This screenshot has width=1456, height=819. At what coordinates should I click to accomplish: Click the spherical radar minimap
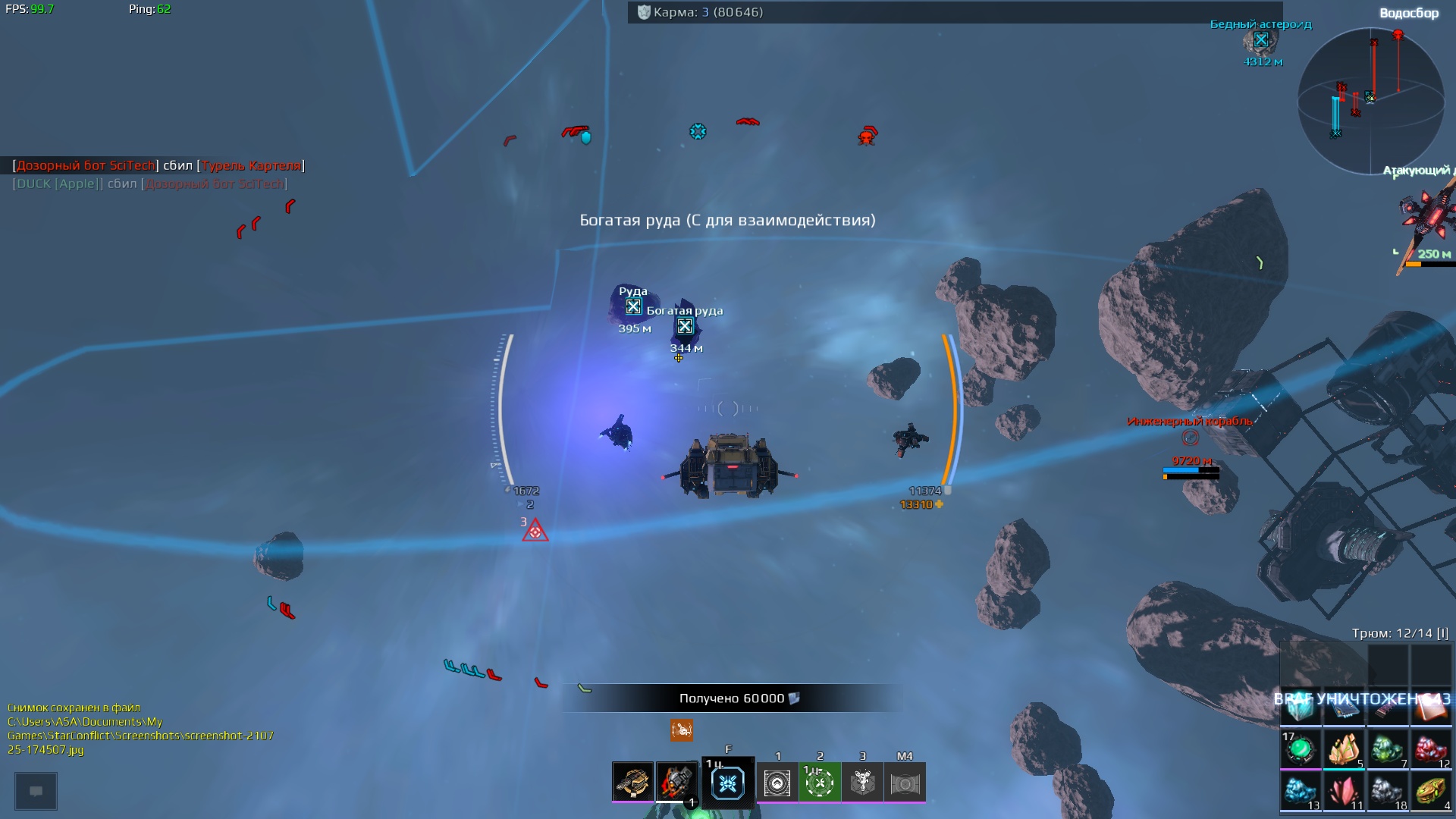pyautogui.click(x=1370, y=100)
